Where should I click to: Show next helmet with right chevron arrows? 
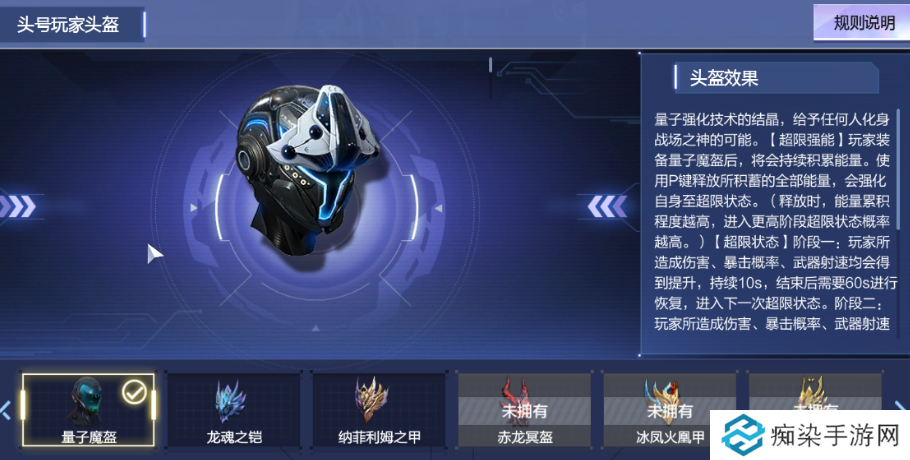click(x=607, y=206)
